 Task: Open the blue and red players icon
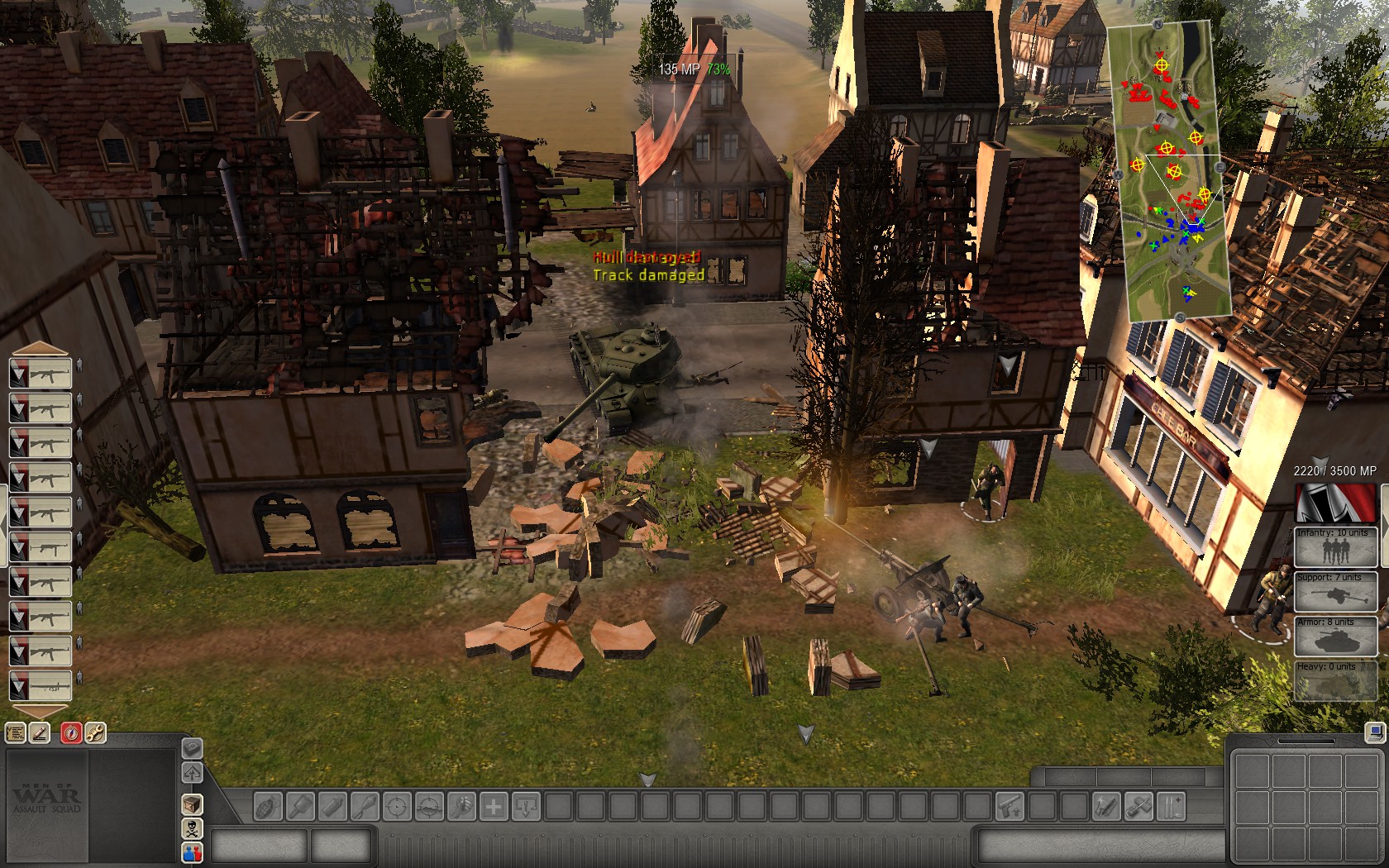(192, 852)
